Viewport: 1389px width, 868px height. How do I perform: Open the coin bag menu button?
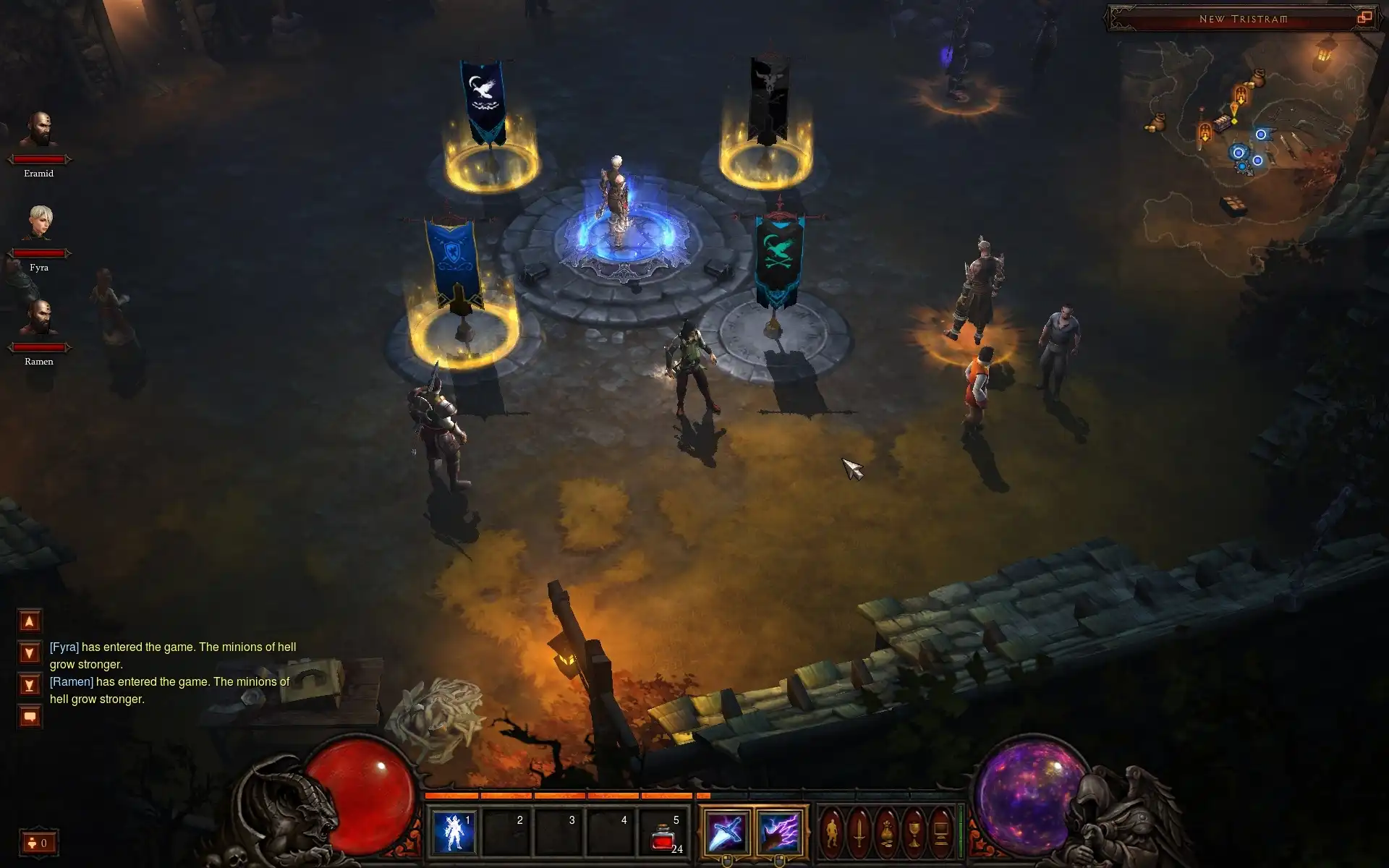[x=887, y=832]
